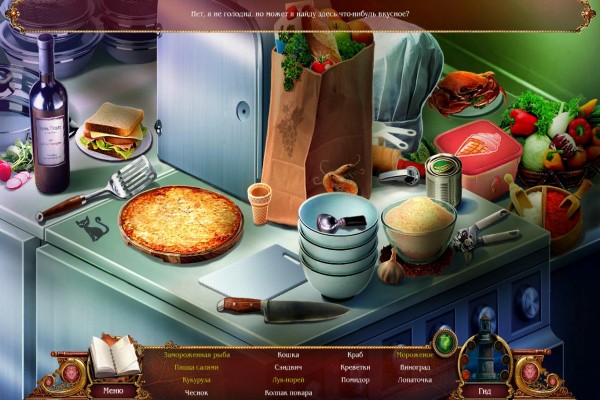
Task: Click the Гид guide button
Action: 485,391
